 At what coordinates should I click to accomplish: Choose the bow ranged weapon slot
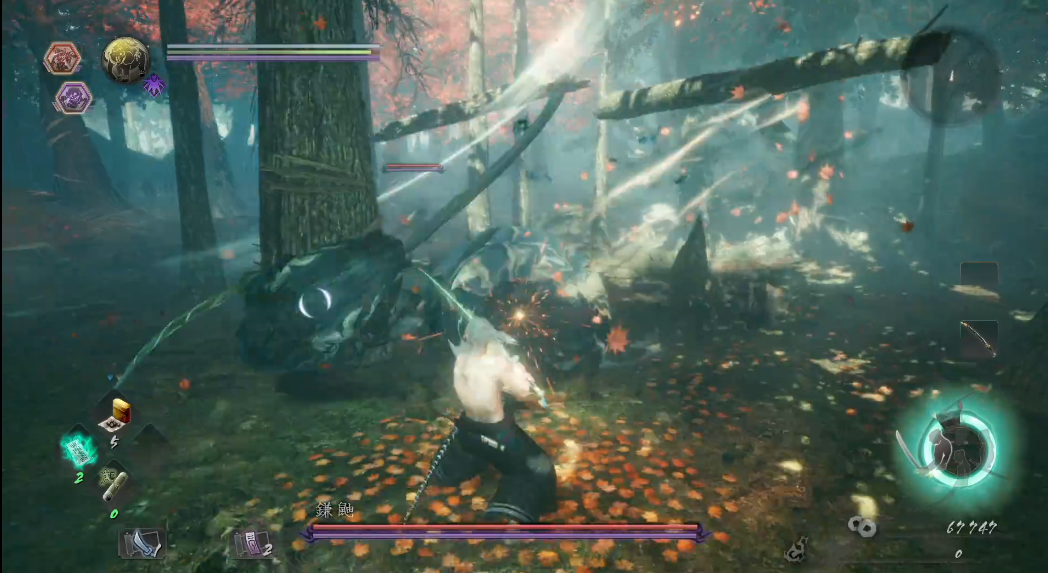click(x=979, y=339)
